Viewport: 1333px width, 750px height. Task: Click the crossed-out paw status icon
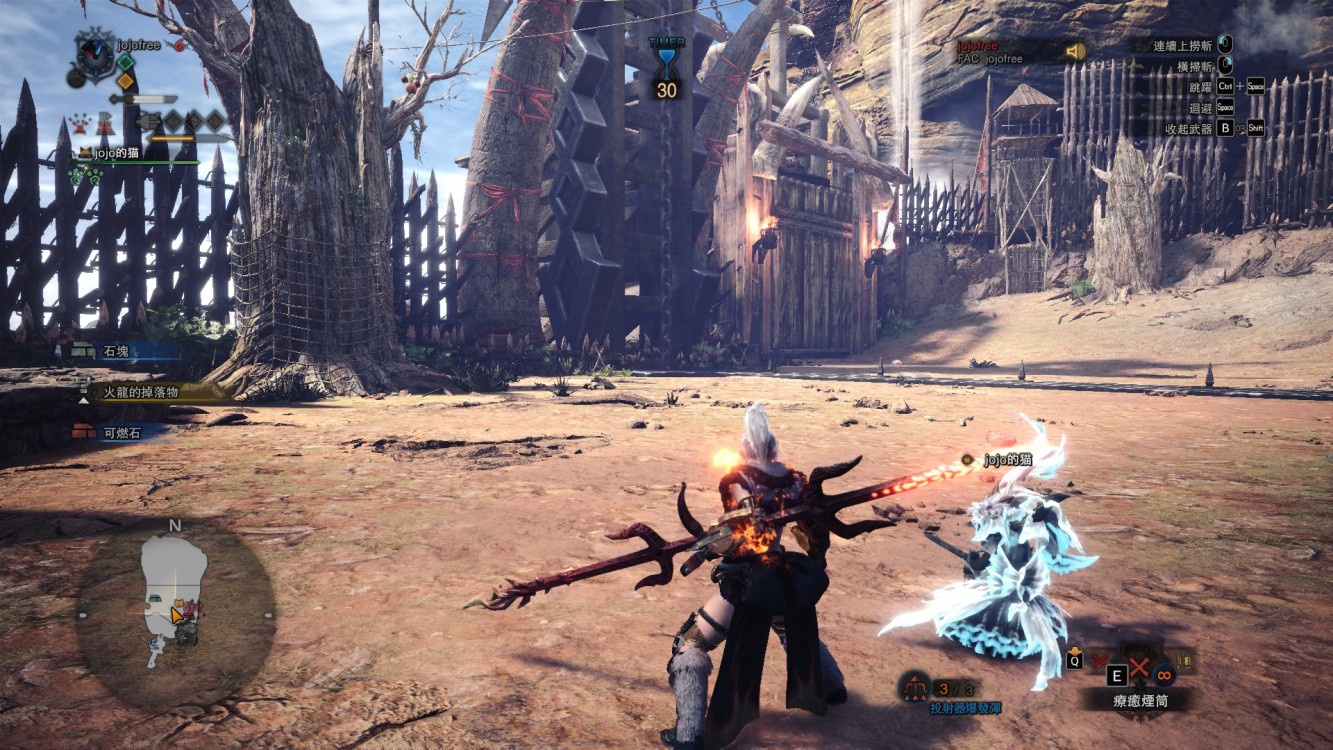[x=81, y=123]
